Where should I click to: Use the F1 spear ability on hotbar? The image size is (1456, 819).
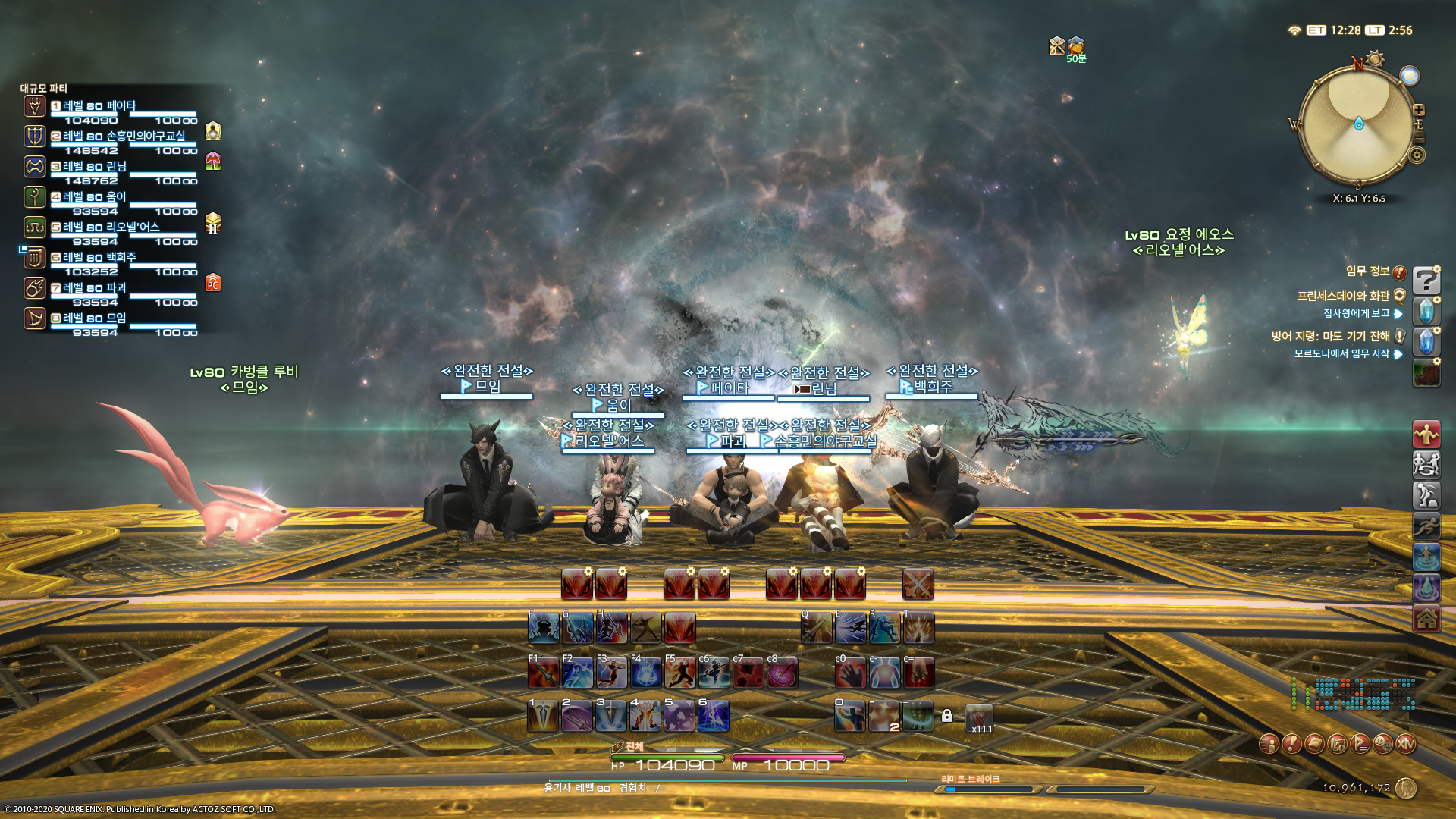tap(544, 673)
